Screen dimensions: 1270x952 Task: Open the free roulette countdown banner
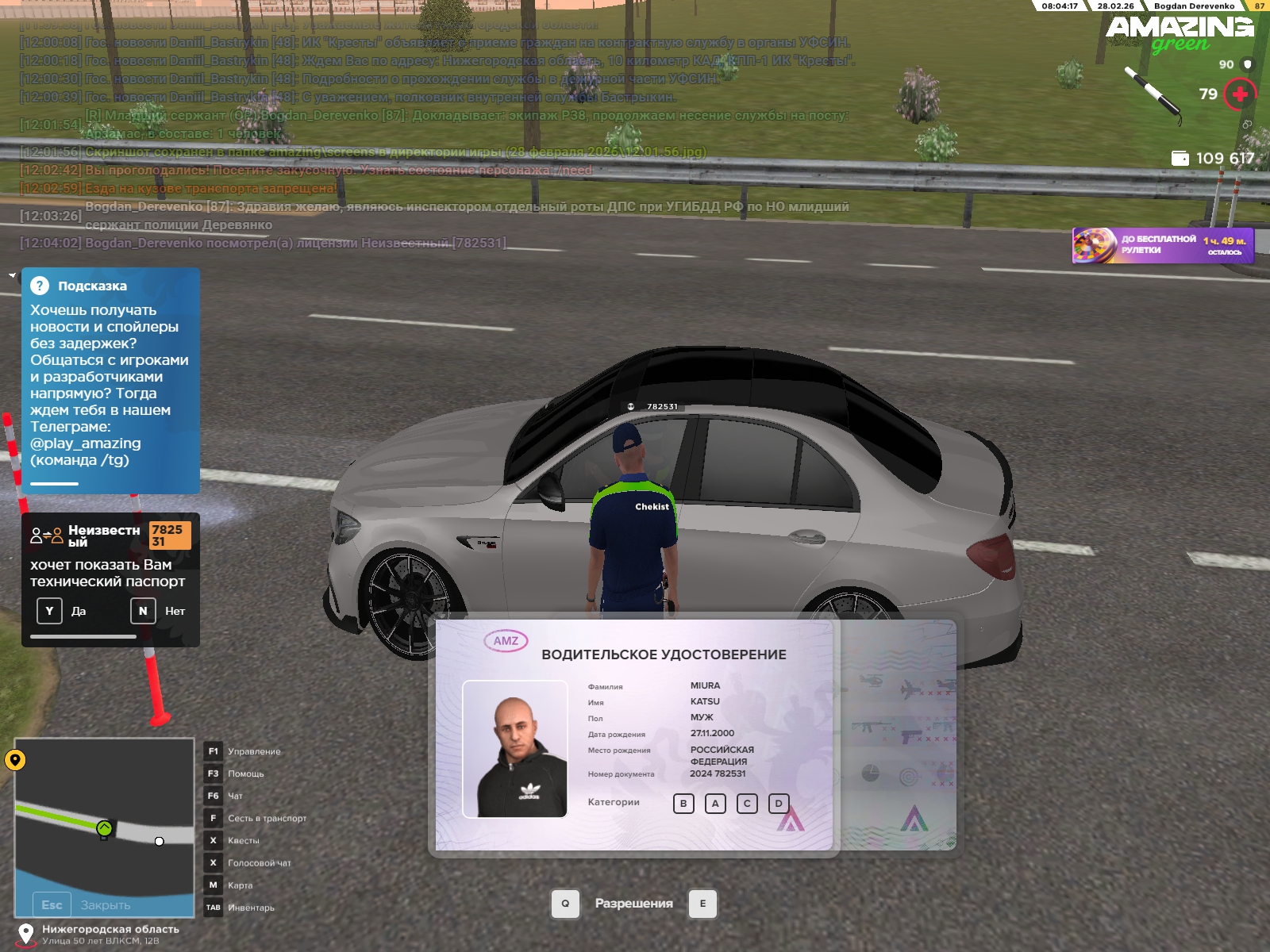pyautogui.click(x=1163, y=245)
